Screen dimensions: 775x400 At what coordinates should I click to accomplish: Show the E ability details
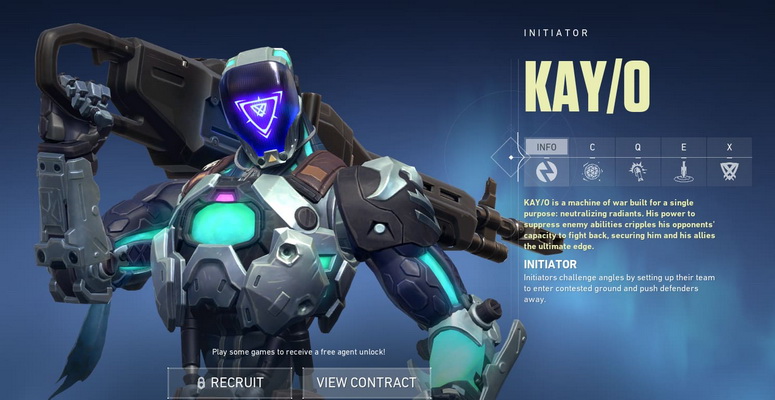point(684,161)
